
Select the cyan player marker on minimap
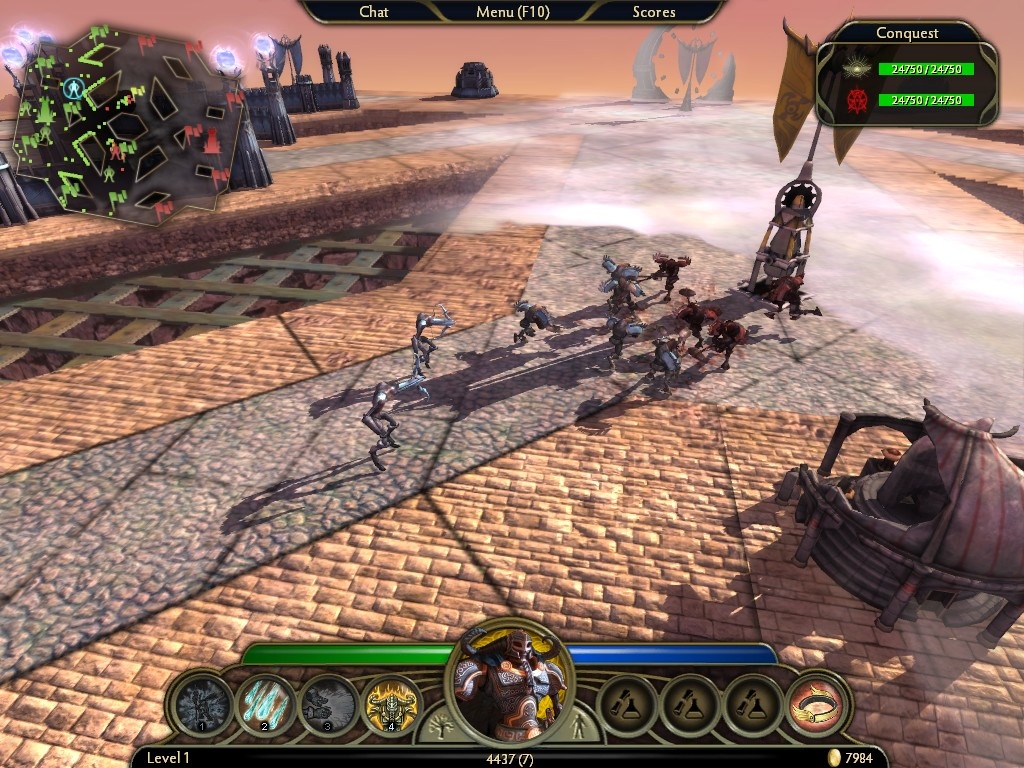[x=72, y=88]
